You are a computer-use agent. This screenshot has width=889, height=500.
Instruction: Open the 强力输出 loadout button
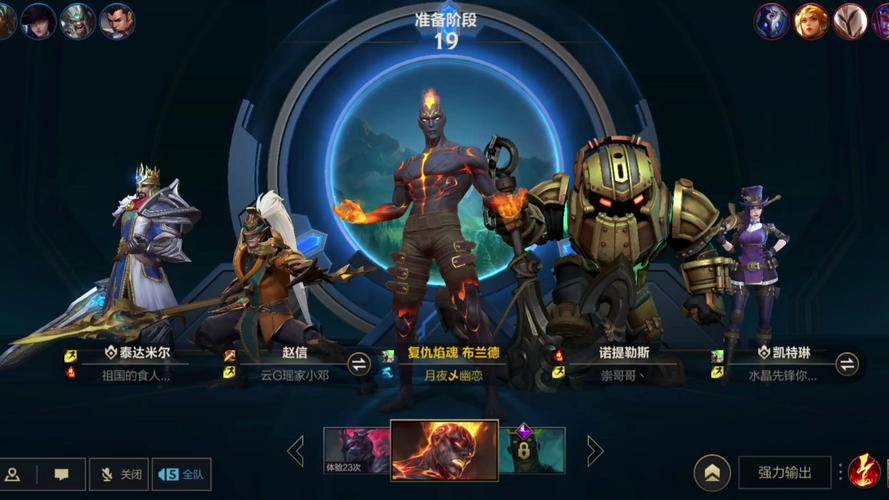785,472
